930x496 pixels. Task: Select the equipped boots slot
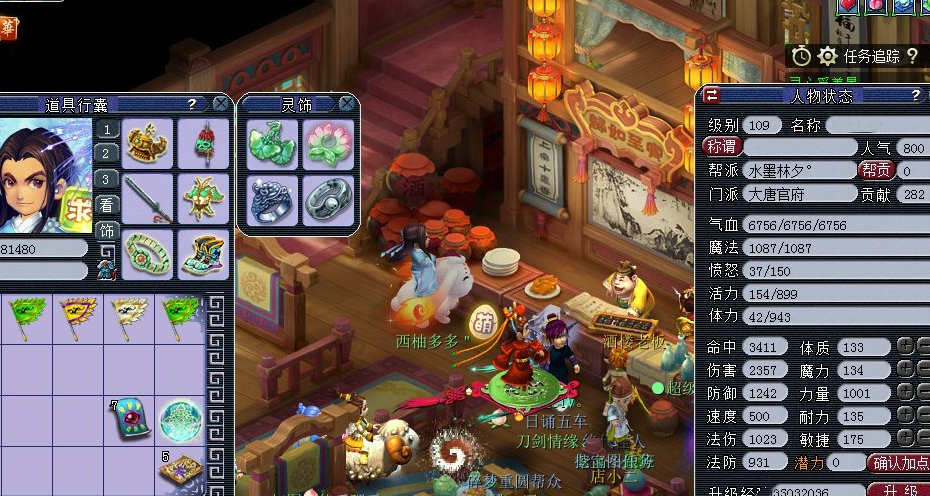[x=203, y=253]
